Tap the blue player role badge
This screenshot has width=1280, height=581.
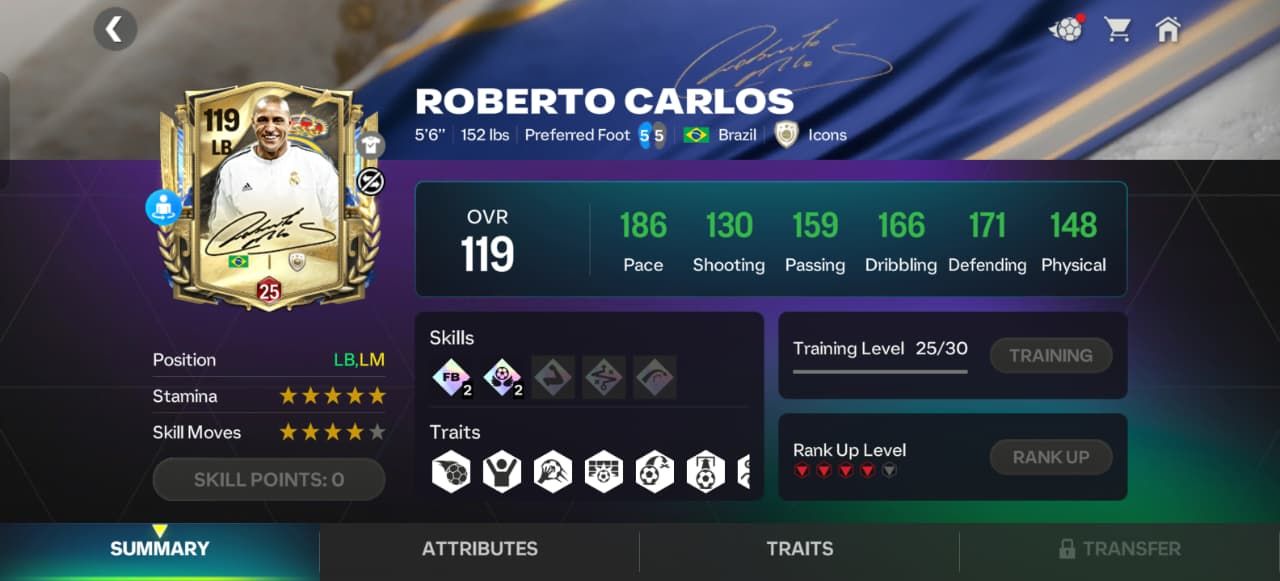click(162, 207)
